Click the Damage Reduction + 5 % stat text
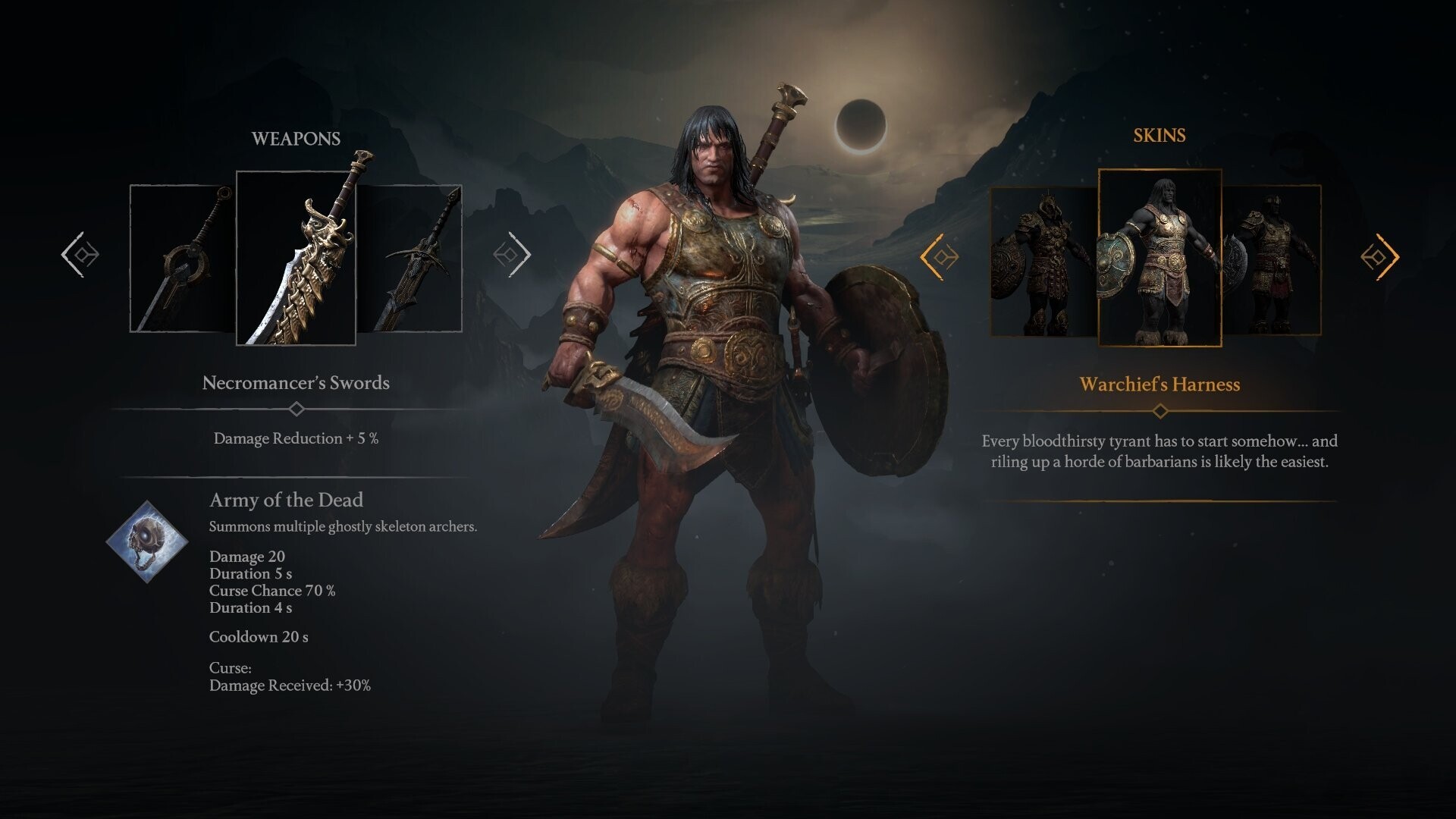The height and width of the screenshot is (819, 1456). point(296,438)
